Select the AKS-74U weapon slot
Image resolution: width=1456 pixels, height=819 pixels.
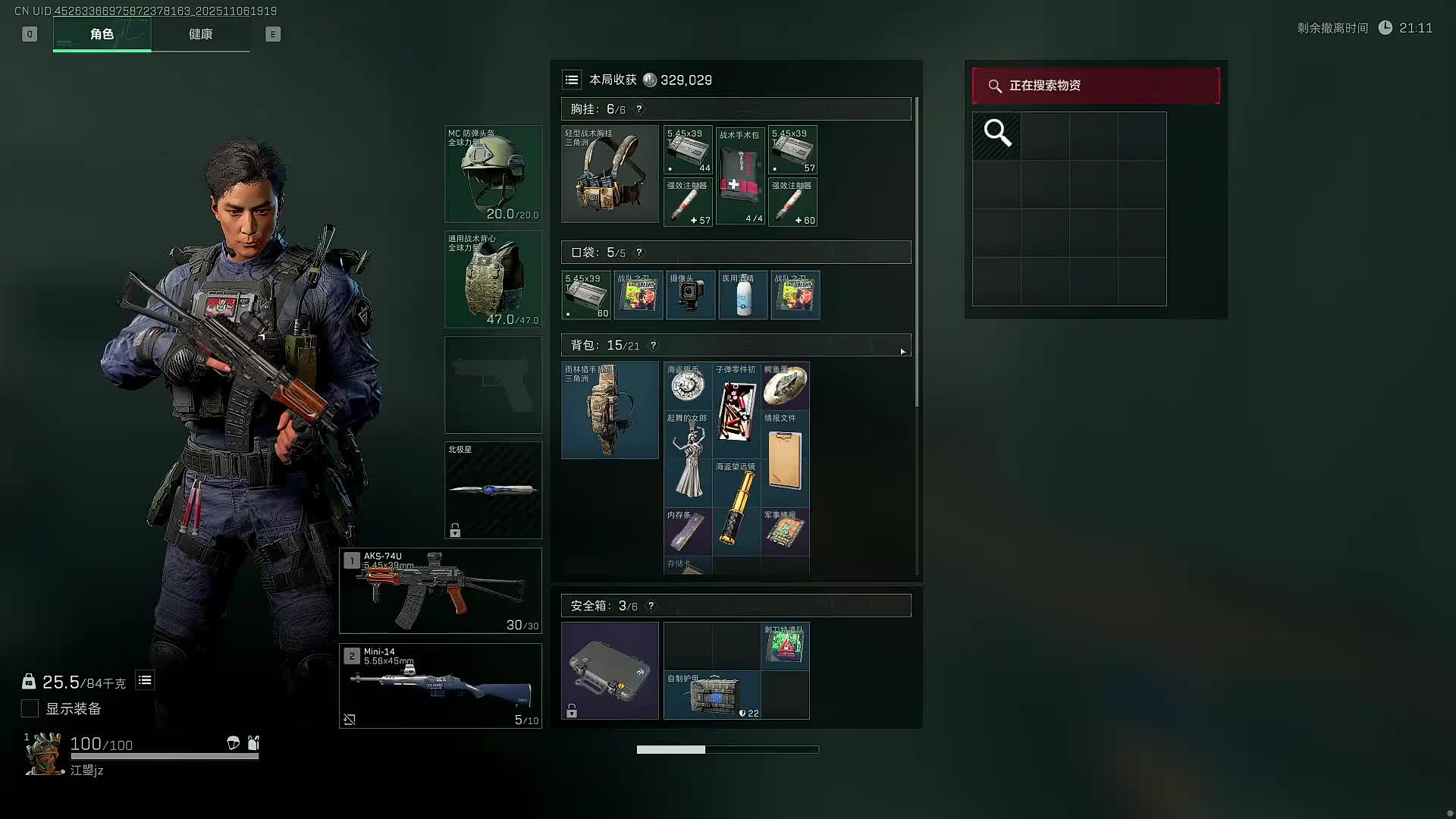pos(440,591)
